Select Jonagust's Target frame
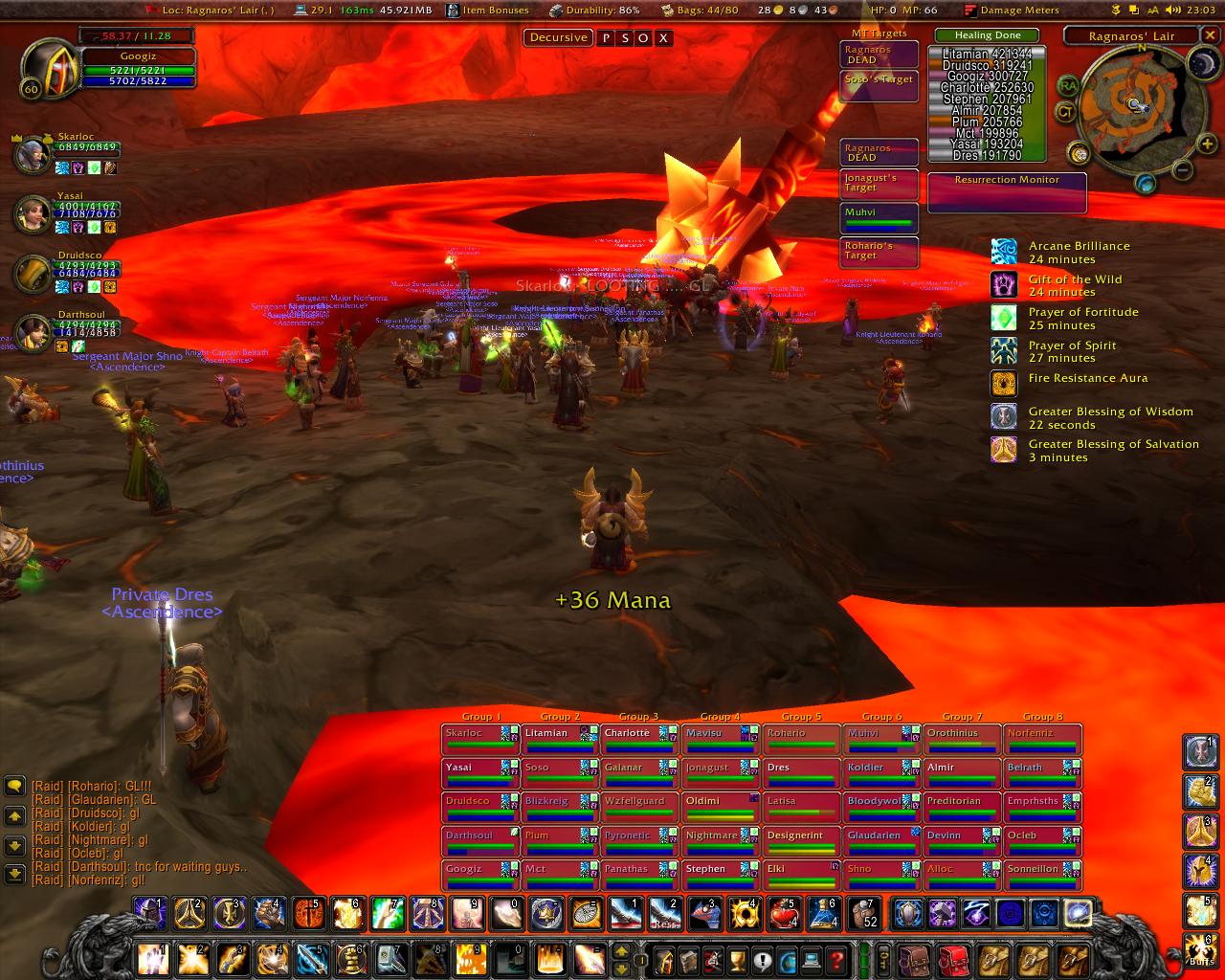 pos(880,184)
